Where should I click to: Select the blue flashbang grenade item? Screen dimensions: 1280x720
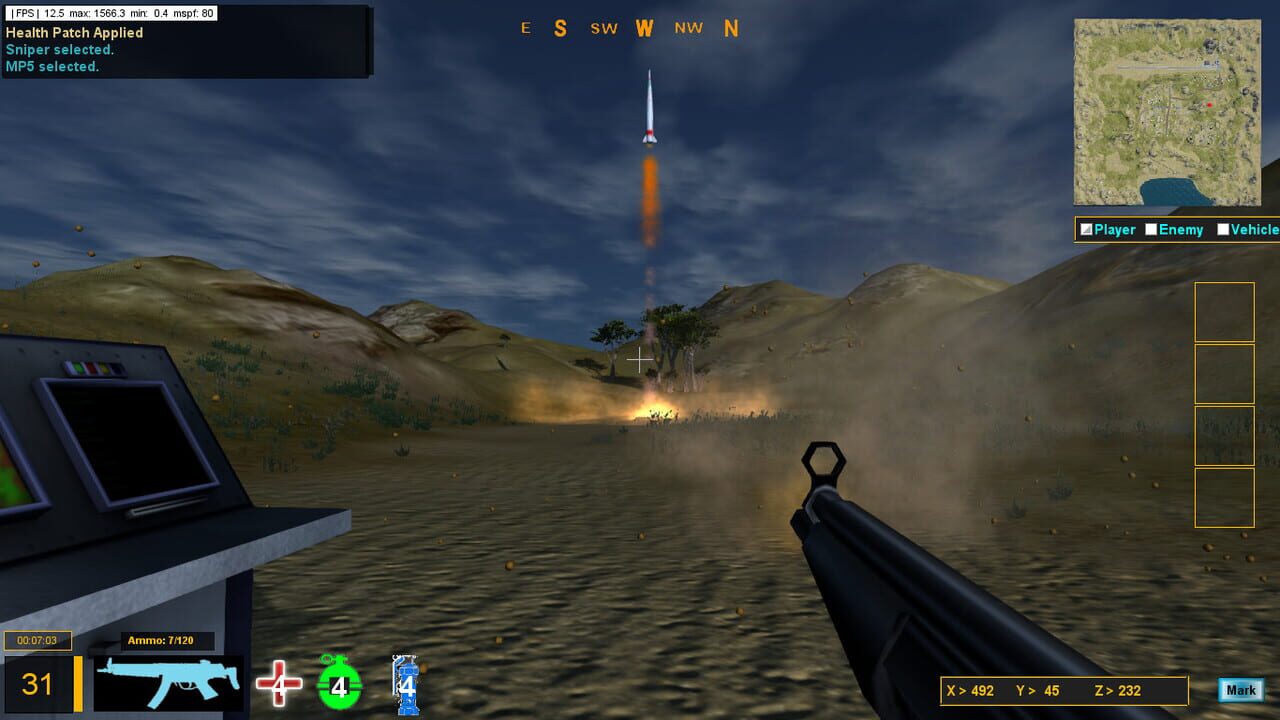click(x=404, y=685)
